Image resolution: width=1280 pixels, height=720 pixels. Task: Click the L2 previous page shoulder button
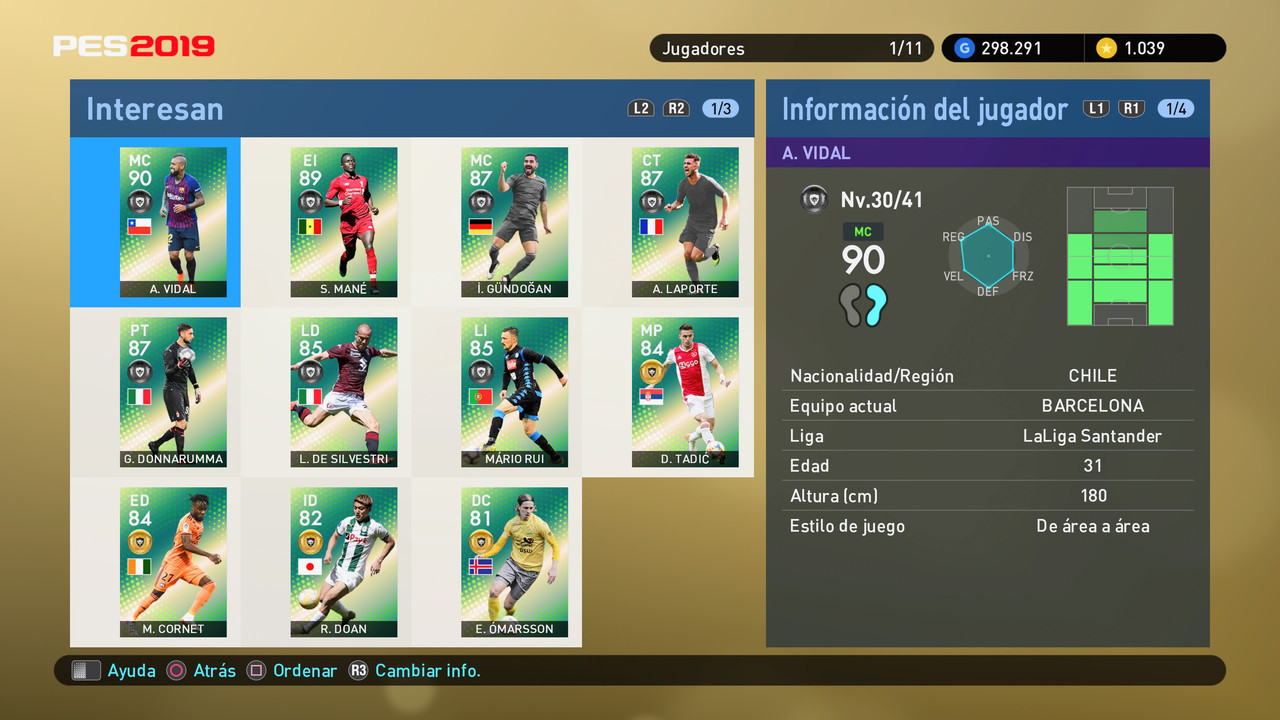coord(640,108)
